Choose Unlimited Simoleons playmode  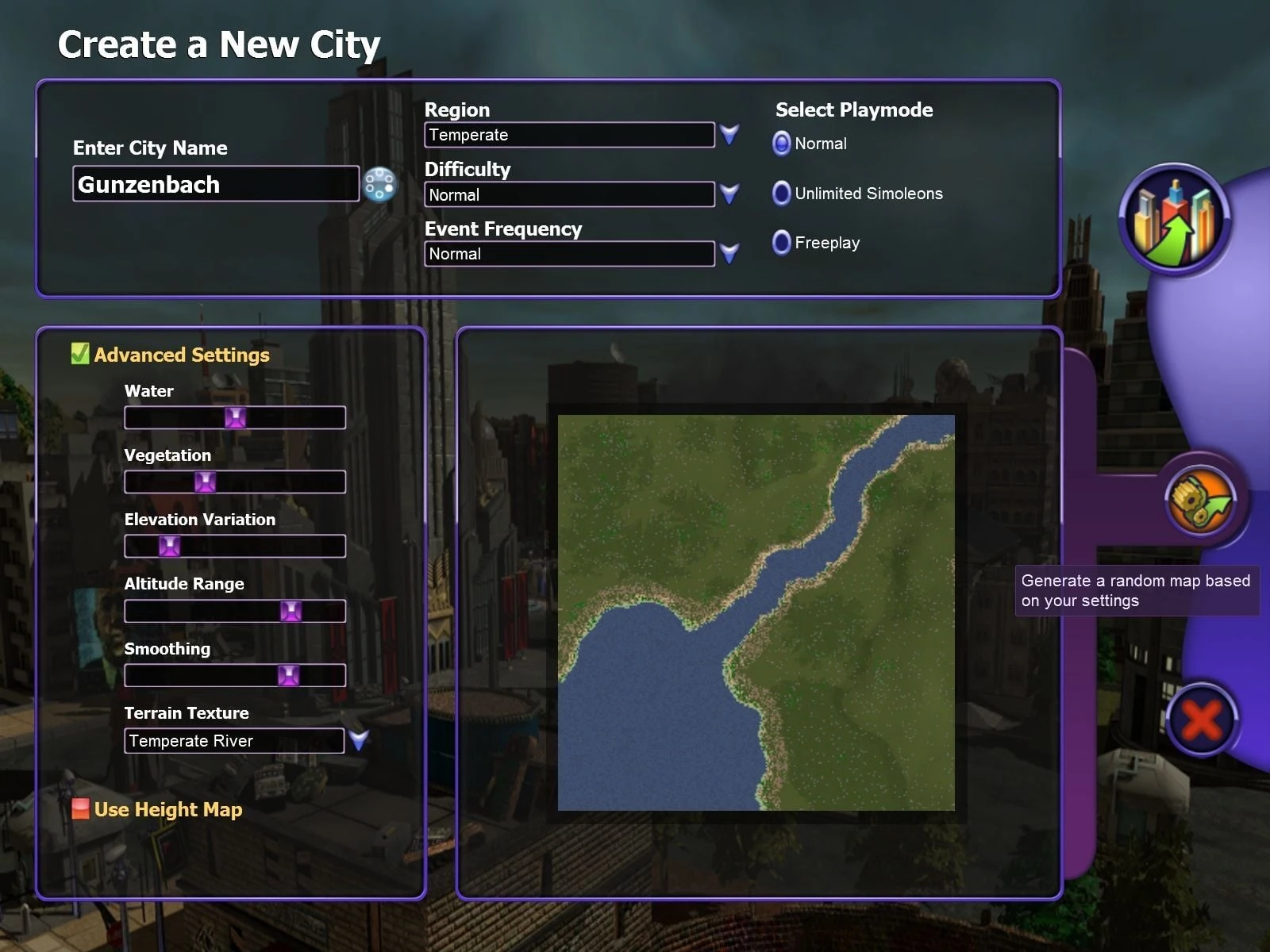(x=782, y=194)
